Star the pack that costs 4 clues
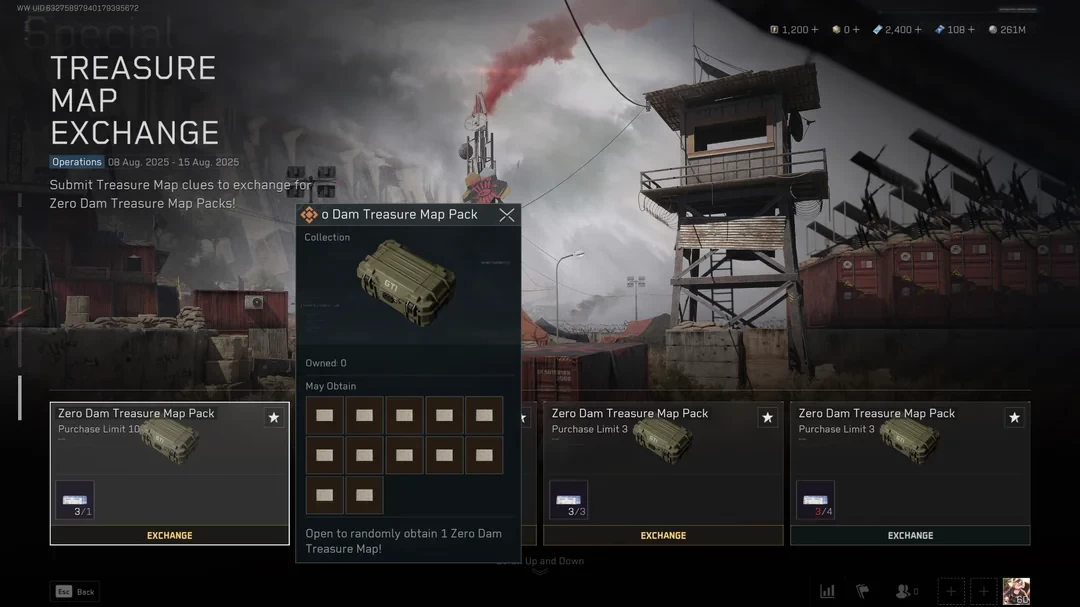Viewport: 1080px width, 607px height. (x=1014, y=418)
